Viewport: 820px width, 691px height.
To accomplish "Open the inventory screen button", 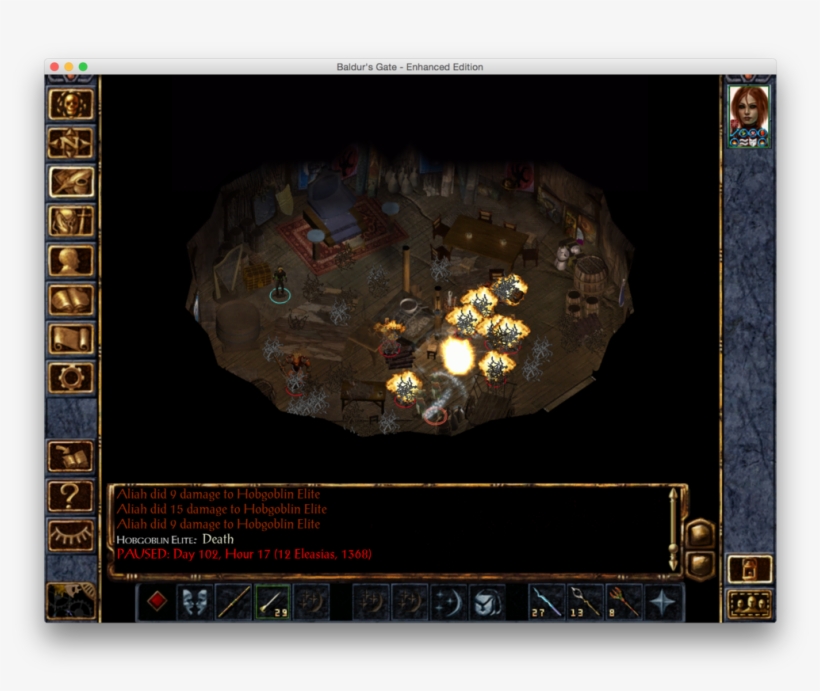I will (71, 220).
